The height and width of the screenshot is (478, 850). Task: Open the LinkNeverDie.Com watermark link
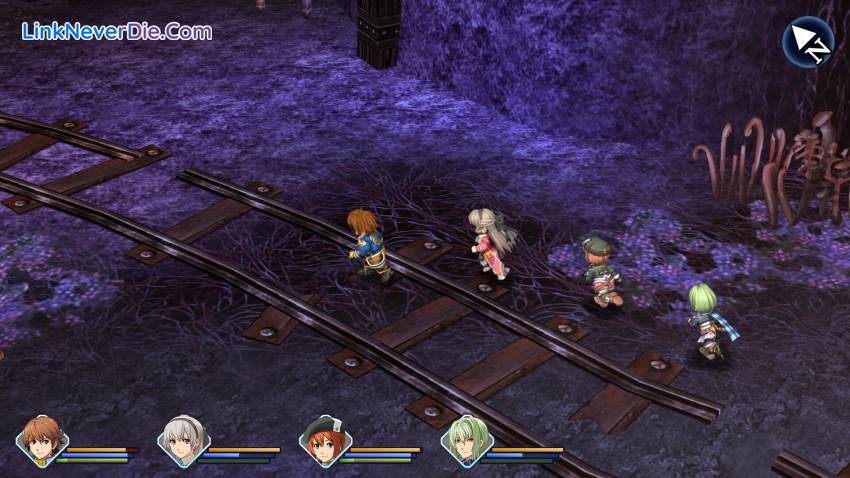117,32
